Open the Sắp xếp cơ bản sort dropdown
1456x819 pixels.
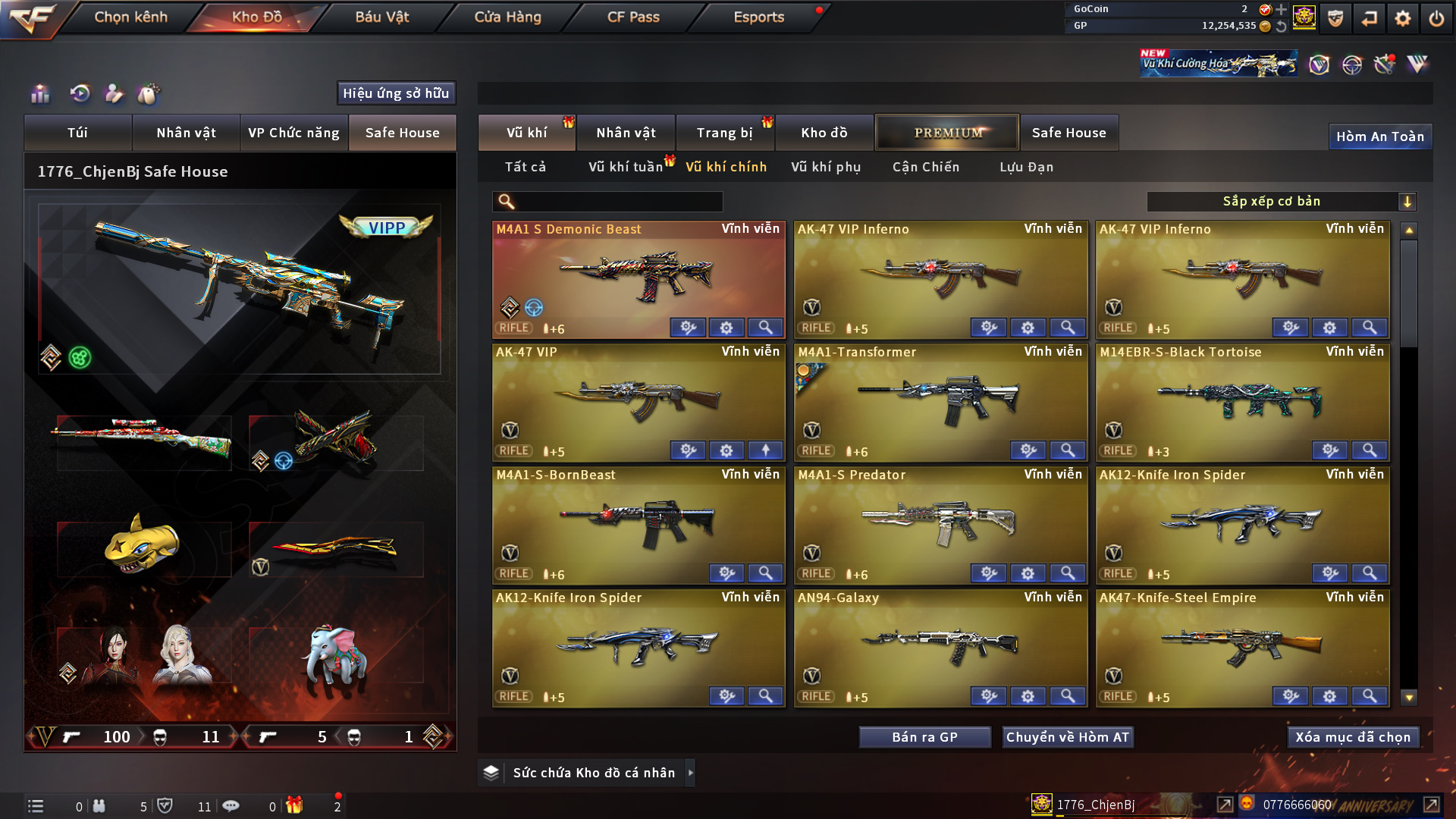(1282, 202)
